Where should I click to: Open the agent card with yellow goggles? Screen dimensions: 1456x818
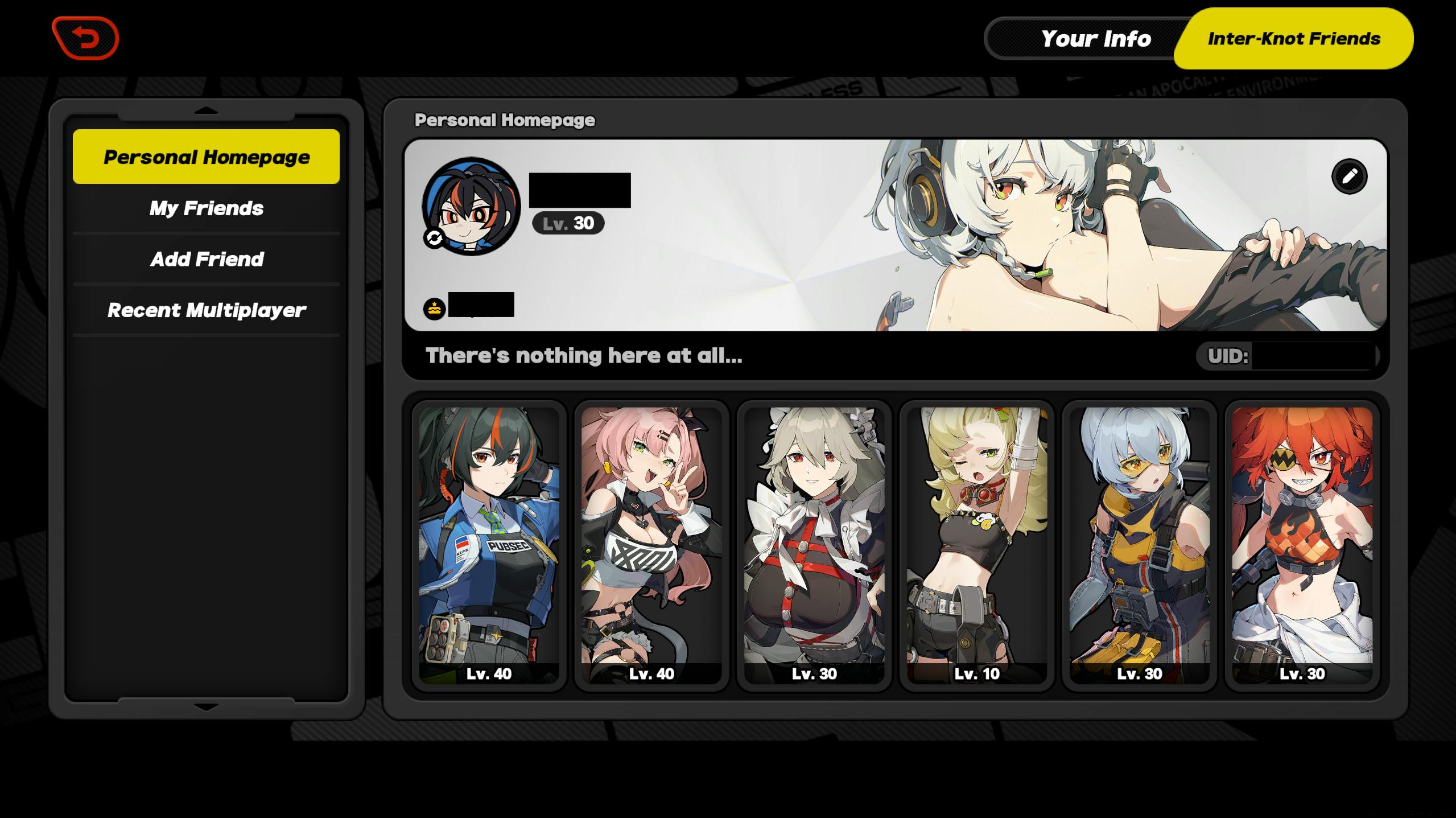[1139, 545]
